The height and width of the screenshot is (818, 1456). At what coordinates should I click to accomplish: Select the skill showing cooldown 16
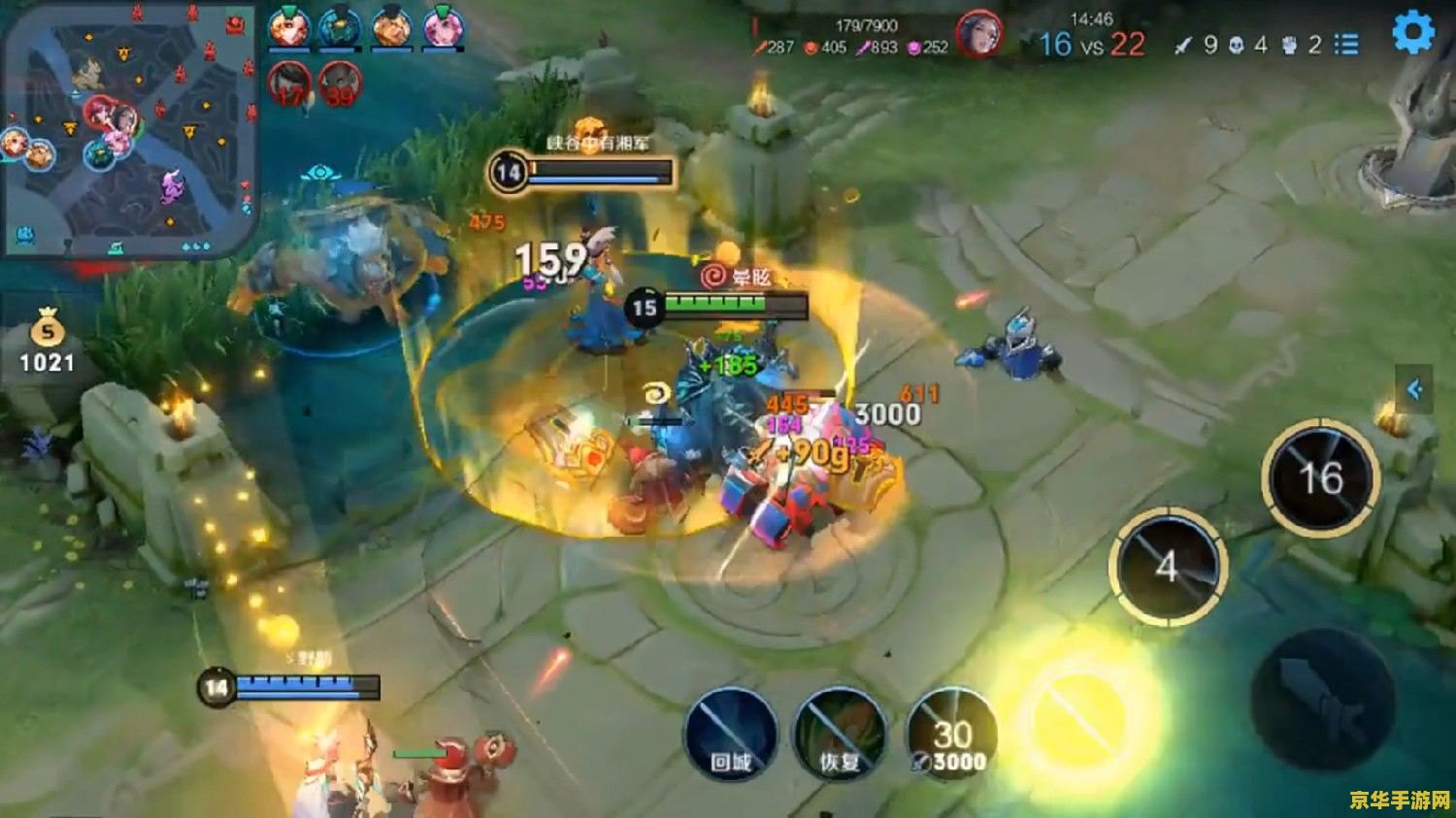[1320, 476]
